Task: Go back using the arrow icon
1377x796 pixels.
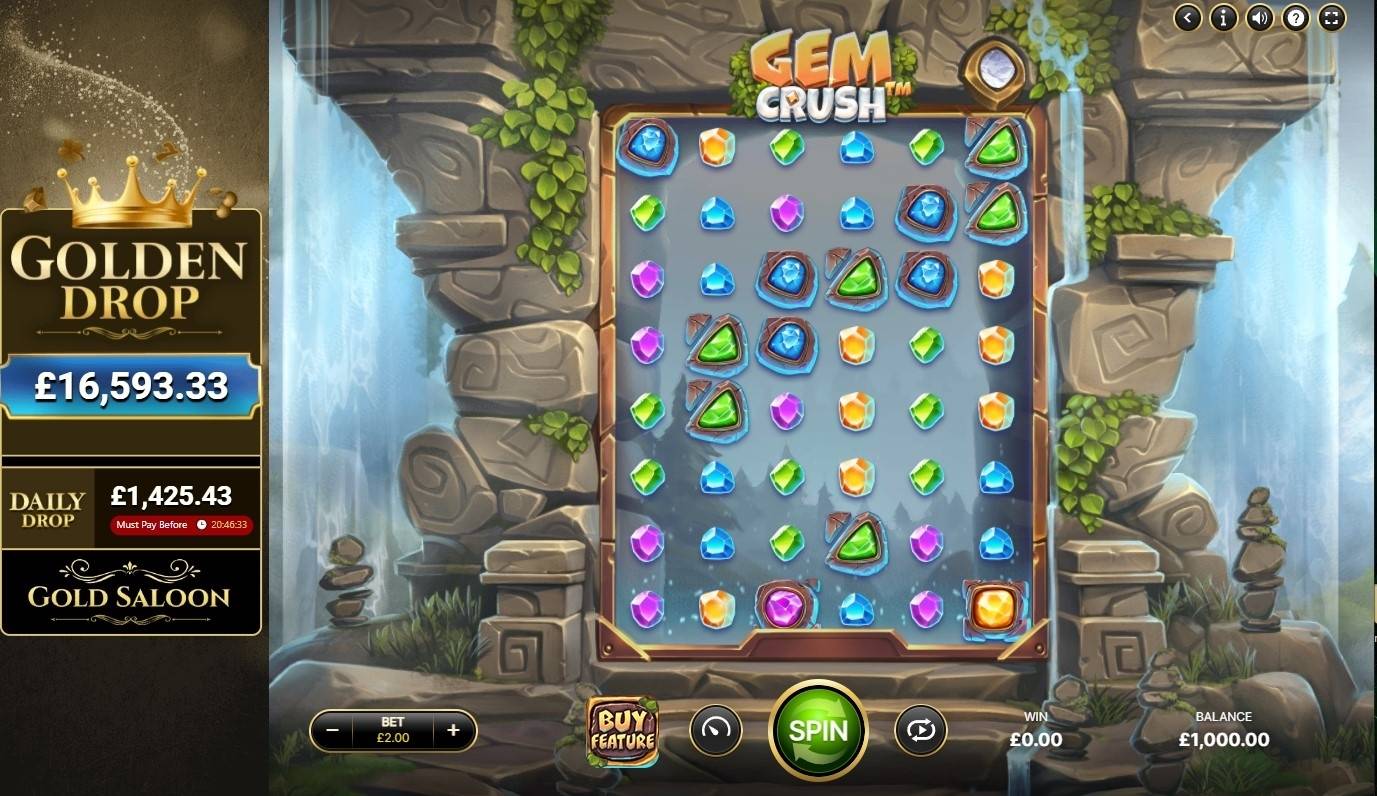Action: click(x=1188, y=17)
